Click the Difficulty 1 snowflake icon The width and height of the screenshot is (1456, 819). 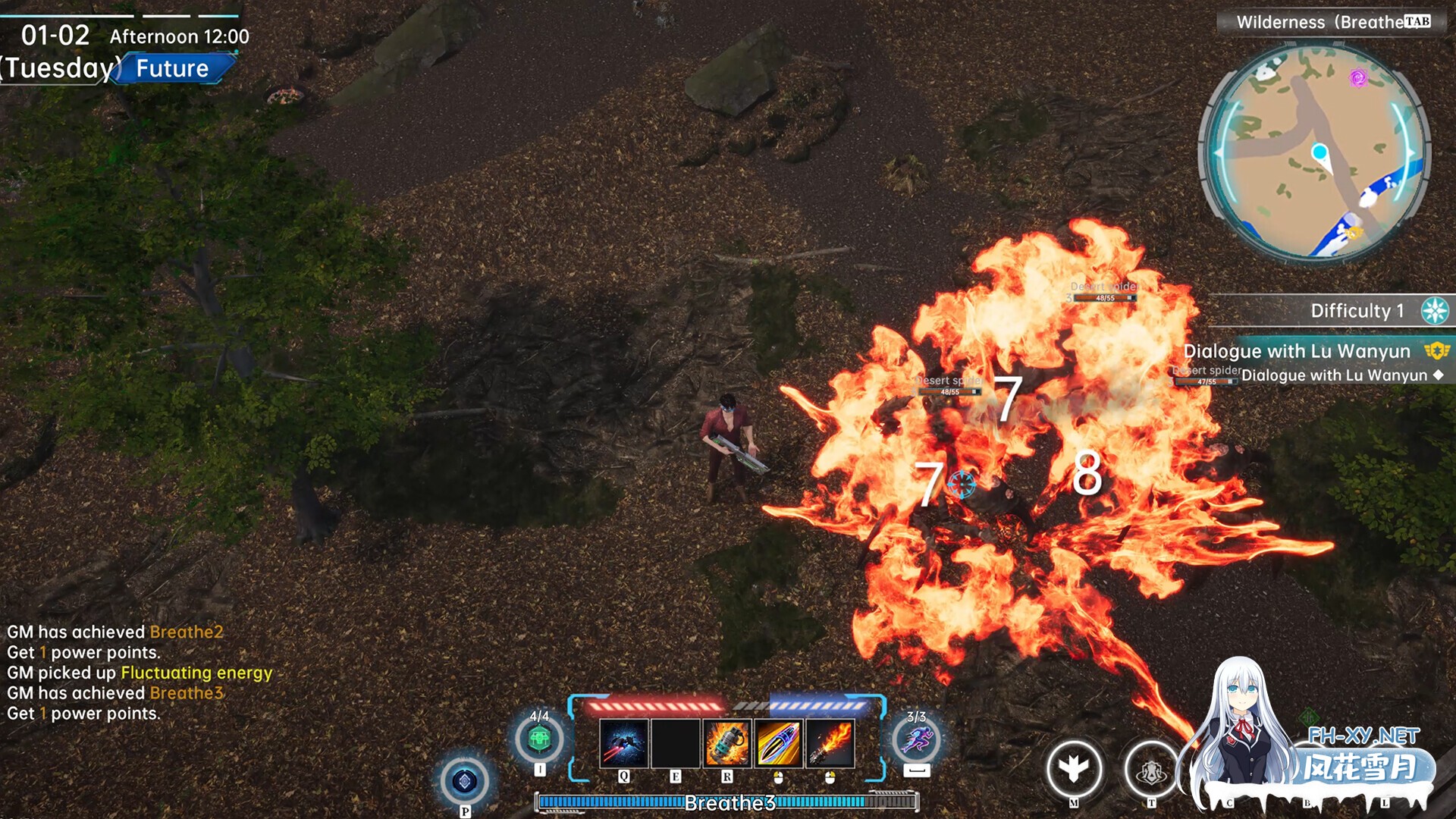point(1434,311)
